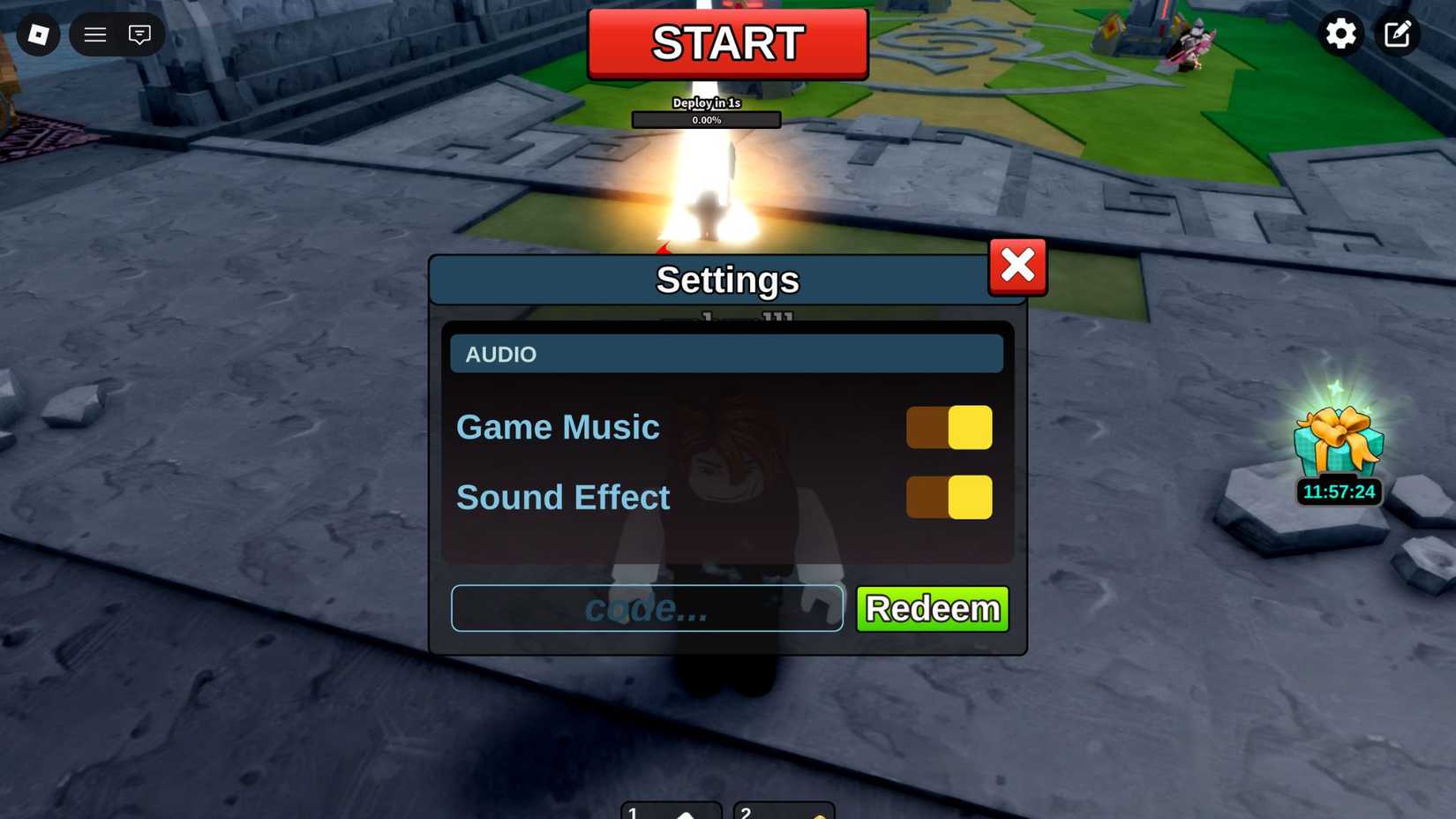The image size is (1456, 819).
Task: Click the code entry field
Action: click(647, 607)
